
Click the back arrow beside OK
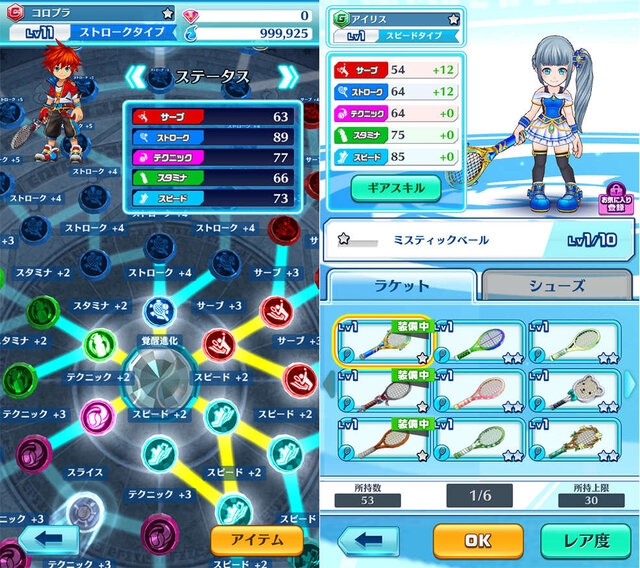click(x=369, y=542)
